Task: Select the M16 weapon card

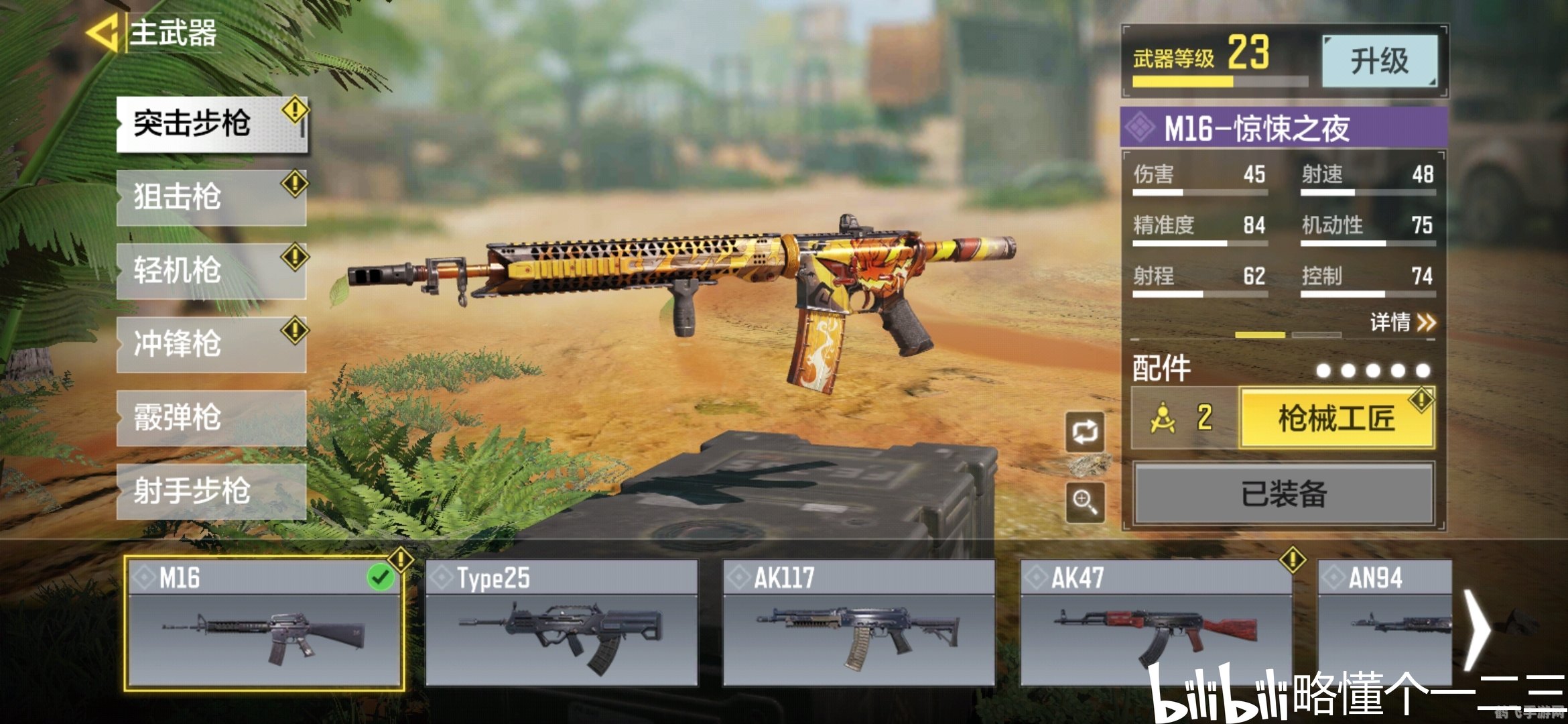Action: click(x=265, y=623)
